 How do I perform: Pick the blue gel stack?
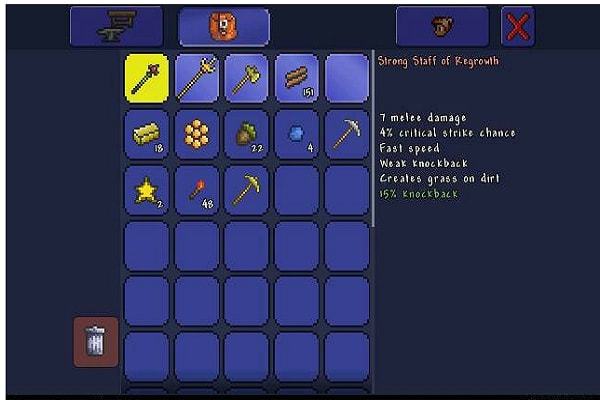(x=297, y=134)
